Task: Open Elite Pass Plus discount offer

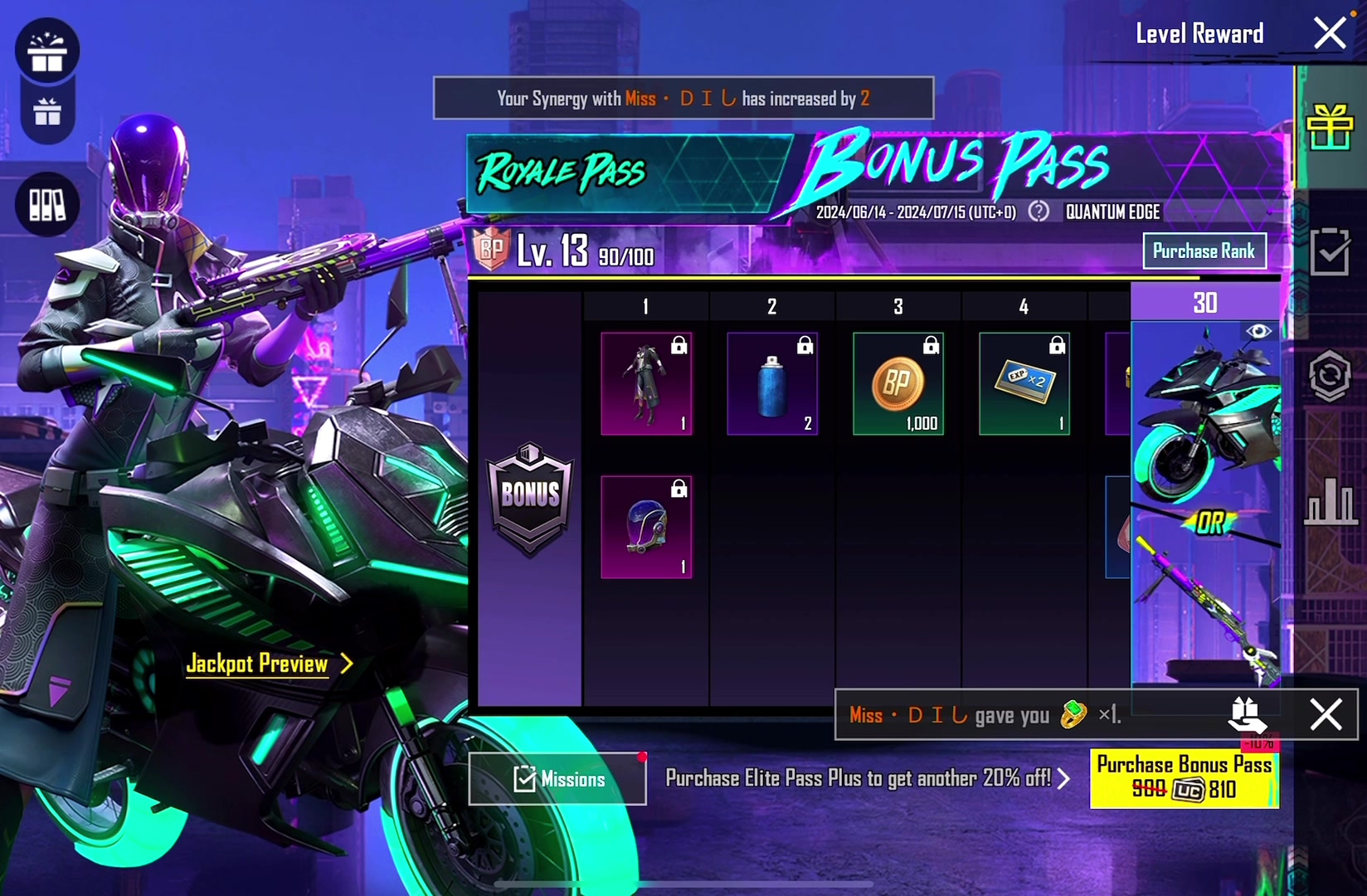Action: point(868,779)
